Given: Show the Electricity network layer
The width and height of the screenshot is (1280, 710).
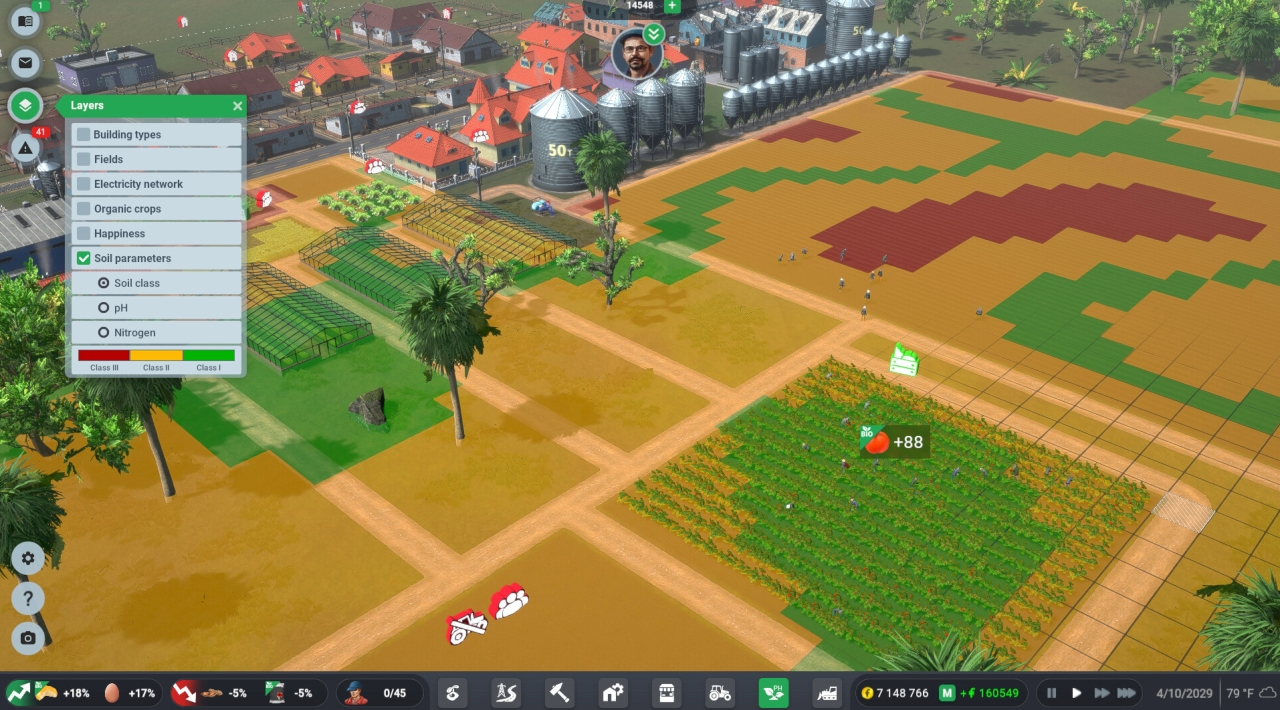Looking at the screenshot, I should click(x=84, y=184).
